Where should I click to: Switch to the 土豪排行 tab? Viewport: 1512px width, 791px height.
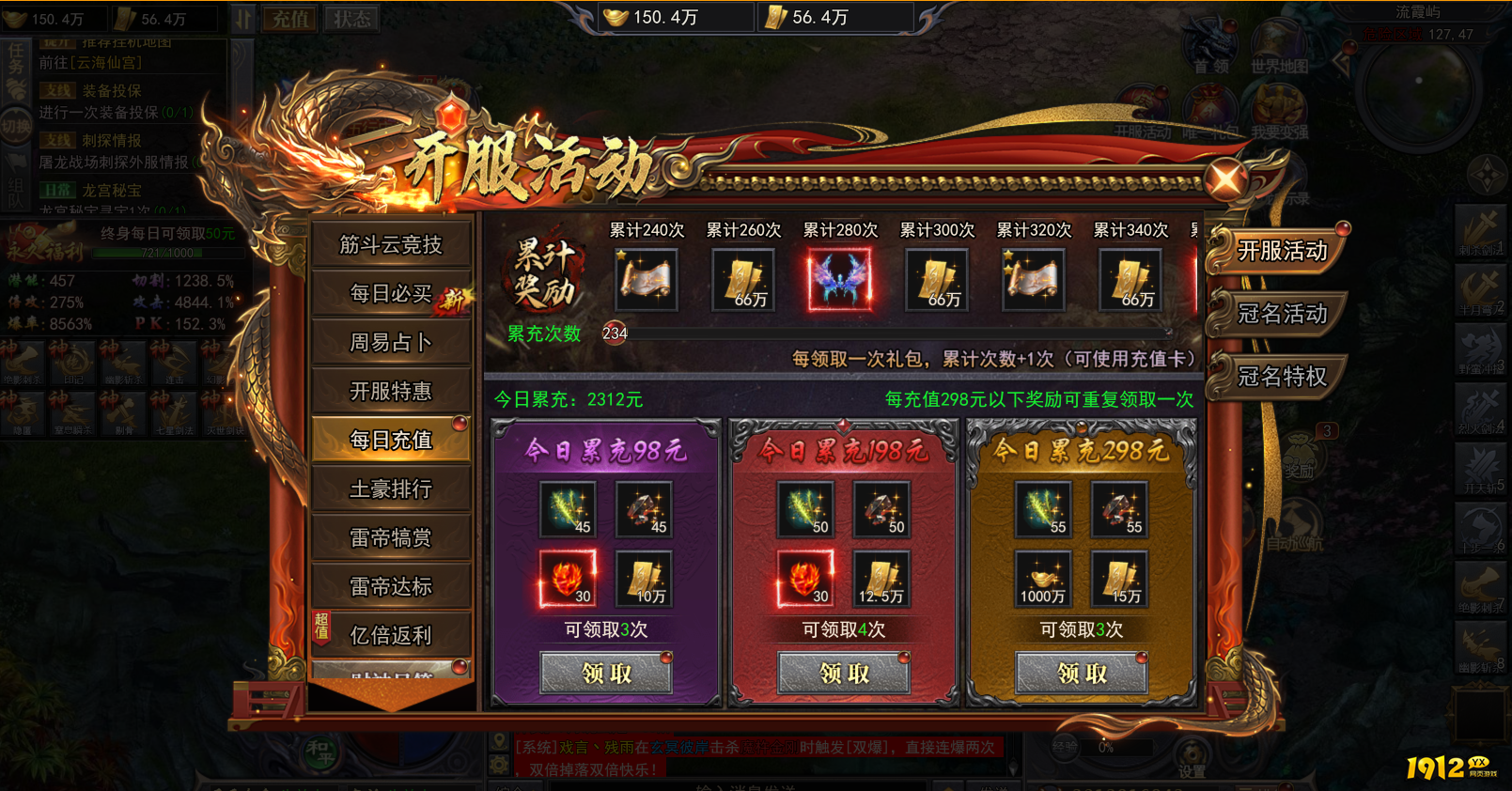(391, 489)
